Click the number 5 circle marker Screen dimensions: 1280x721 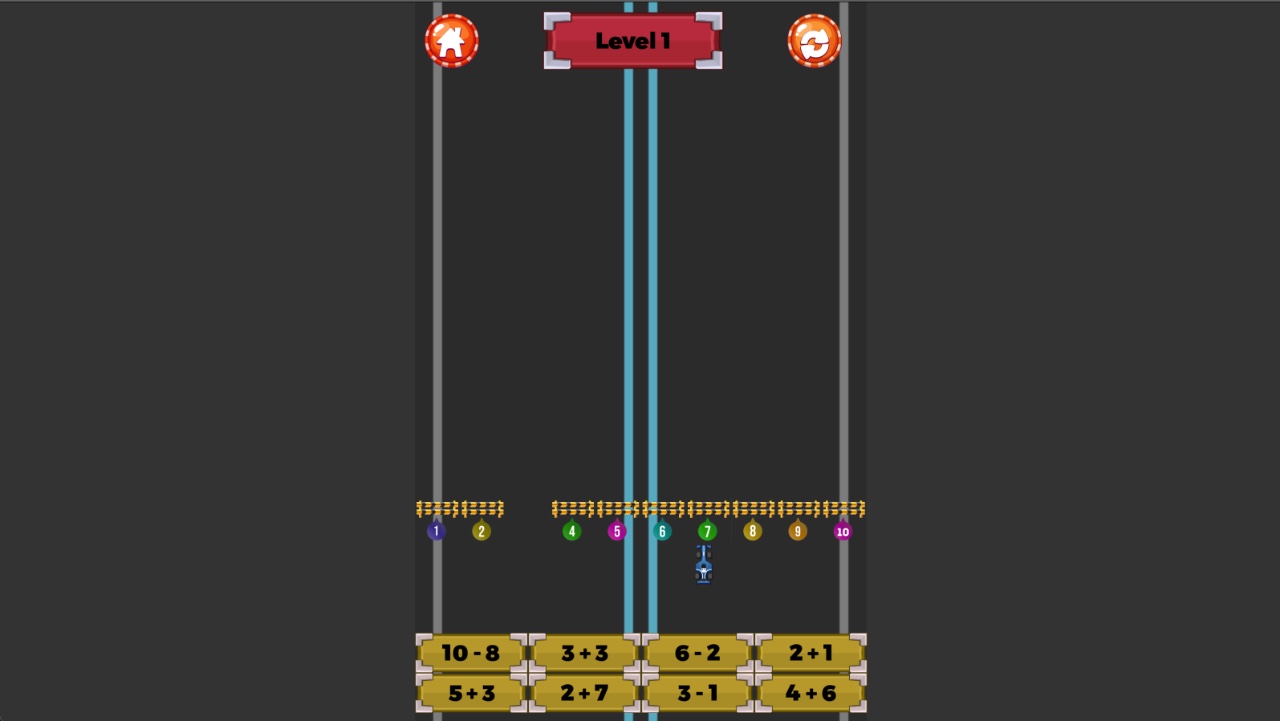617,531
